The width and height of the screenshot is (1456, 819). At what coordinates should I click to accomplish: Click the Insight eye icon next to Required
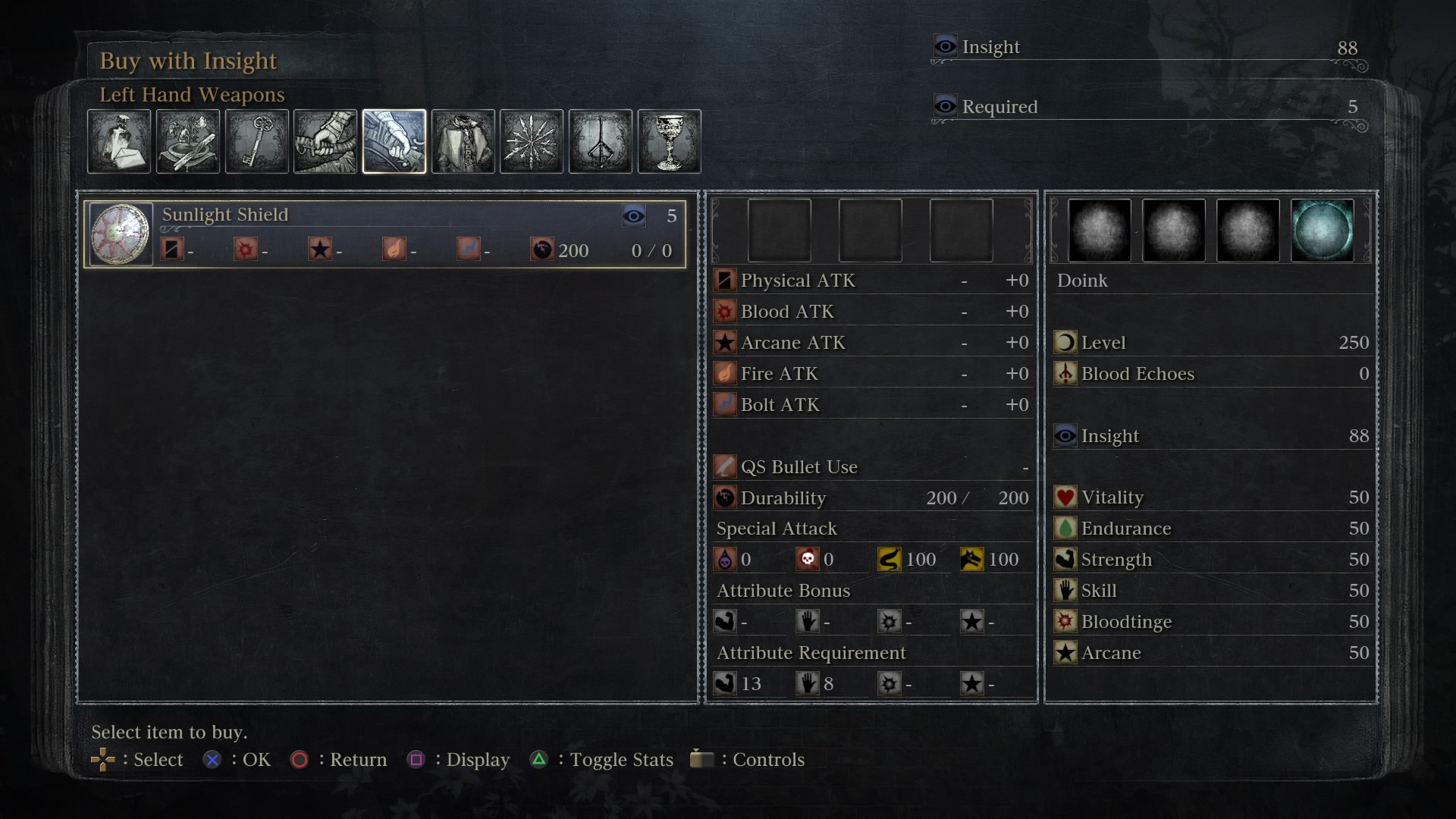point(945,106)
